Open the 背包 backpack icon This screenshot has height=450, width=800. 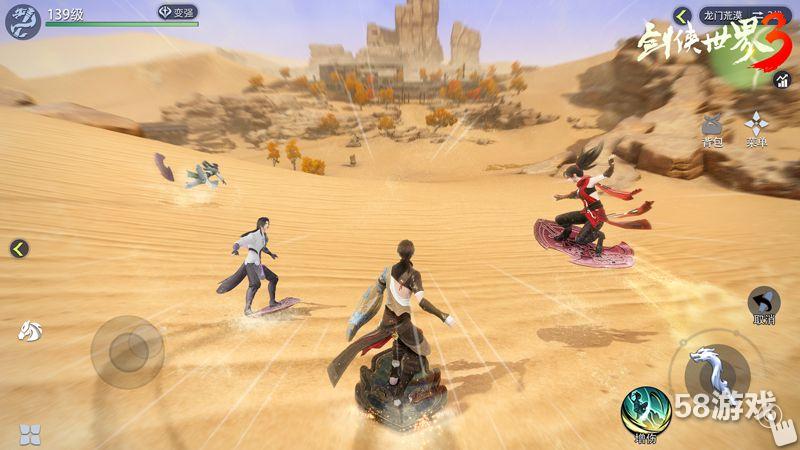tap(712, 127)
